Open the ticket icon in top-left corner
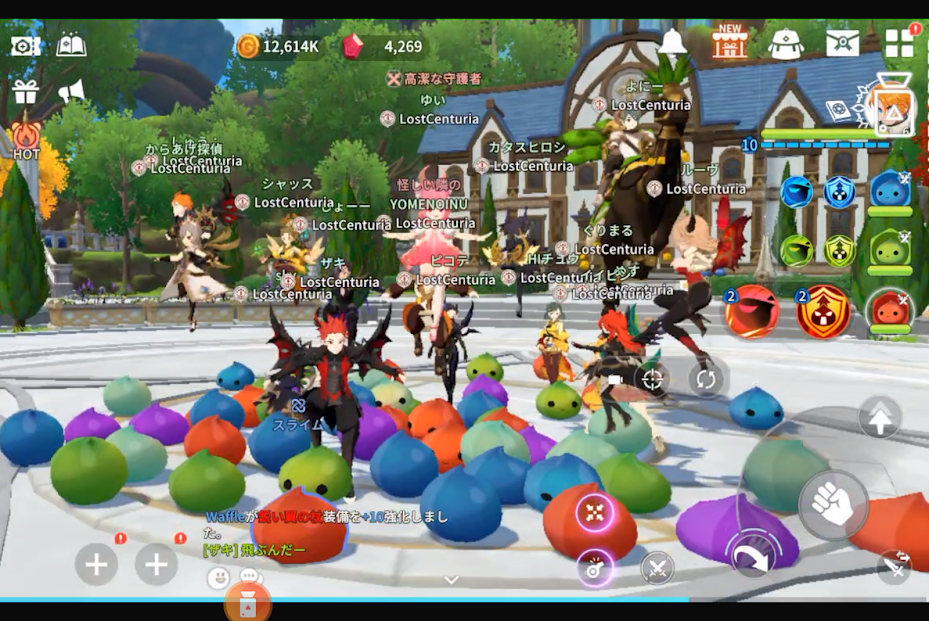929x621 pixels. point(25,45)
